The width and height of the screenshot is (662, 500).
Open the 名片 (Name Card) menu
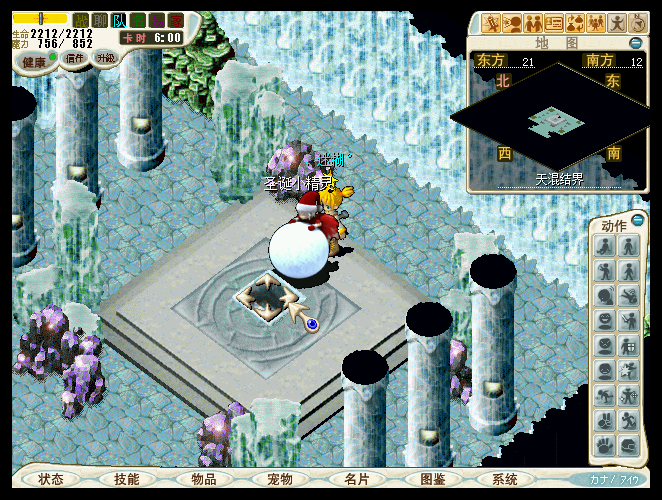[356, 479]
